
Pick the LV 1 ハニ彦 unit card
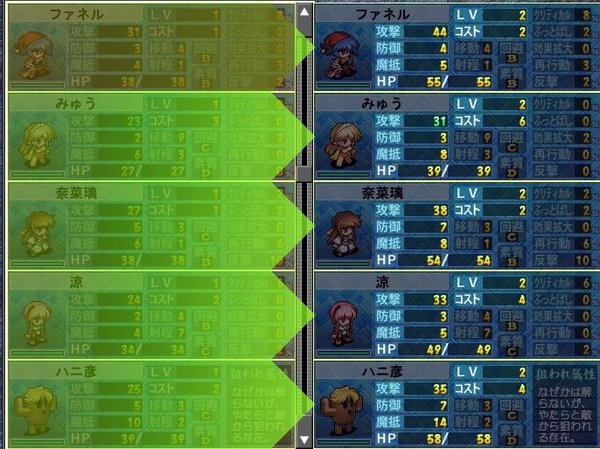tap(150, 402)
